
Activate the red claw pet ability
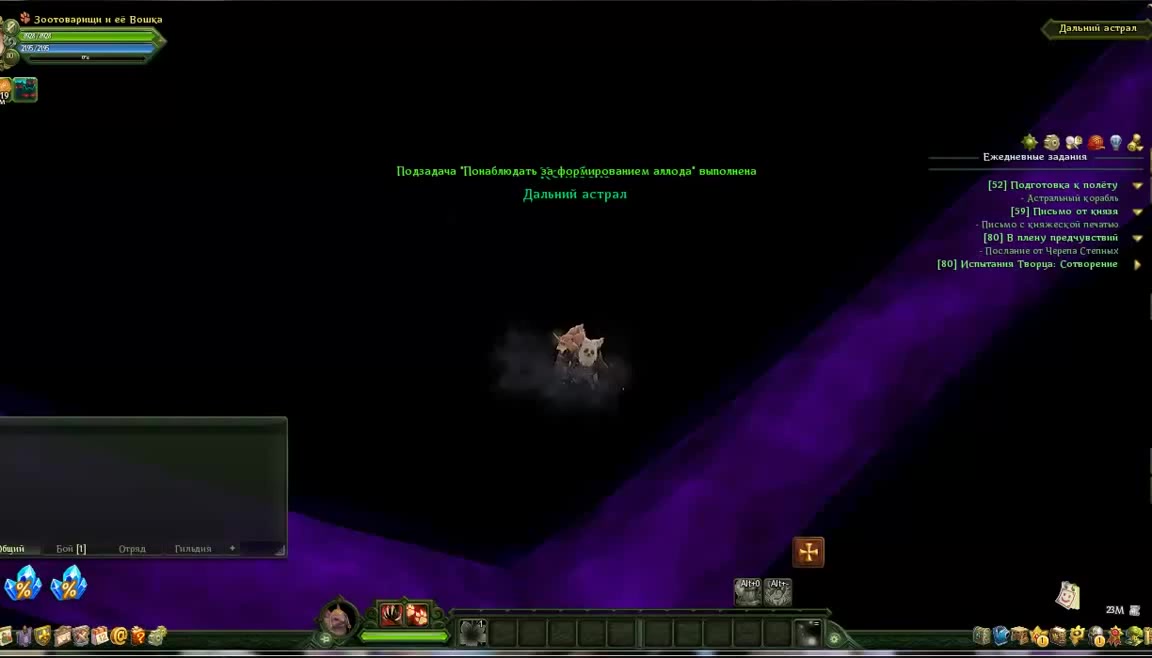coord(391,614)
